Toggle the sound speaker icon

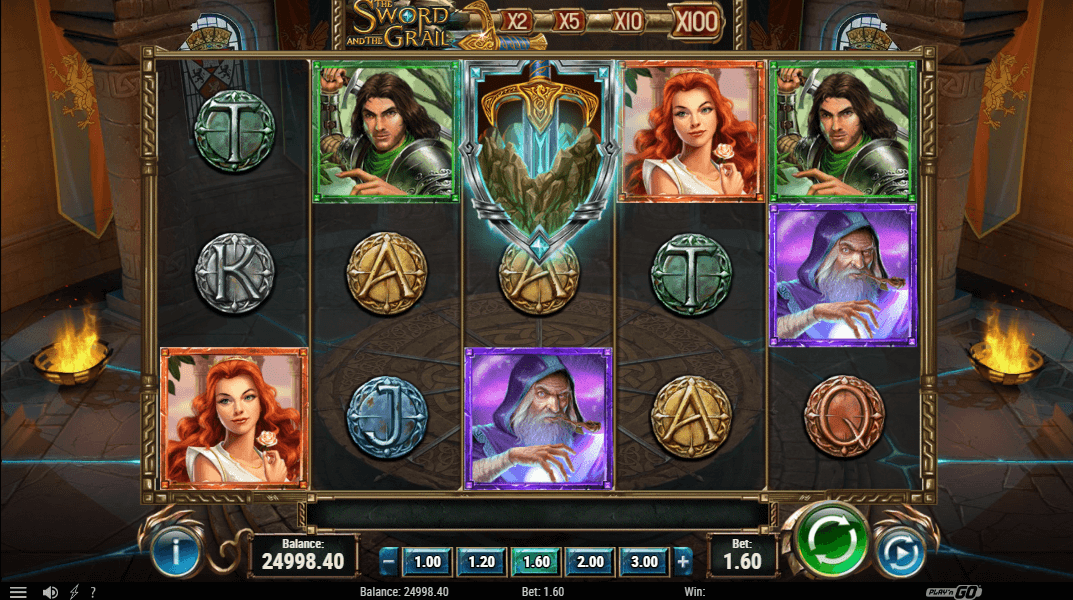coord(50,592)
